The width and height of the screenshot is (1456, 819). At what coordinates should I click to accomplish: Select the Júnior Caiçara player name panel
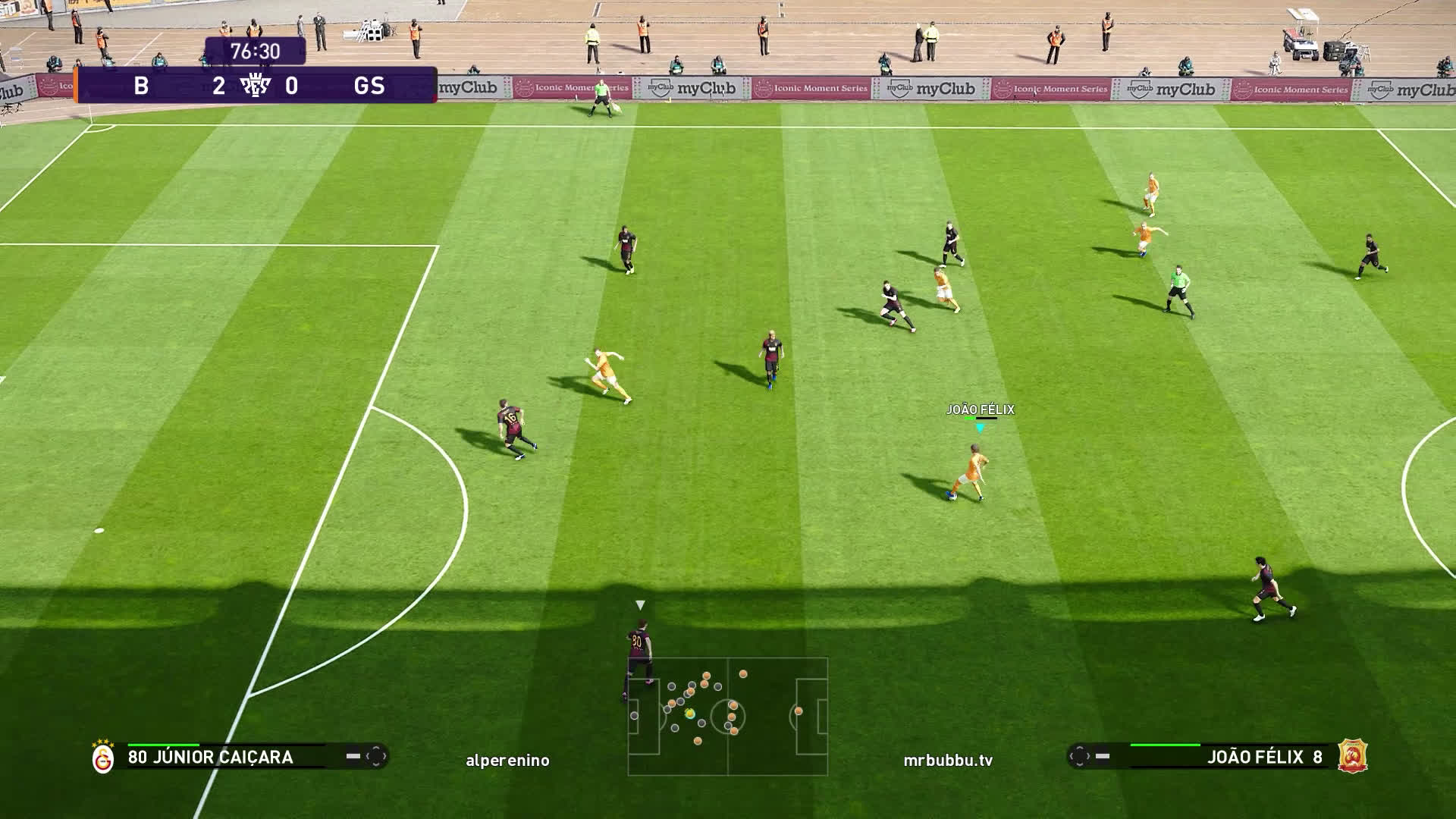[210, 757]
